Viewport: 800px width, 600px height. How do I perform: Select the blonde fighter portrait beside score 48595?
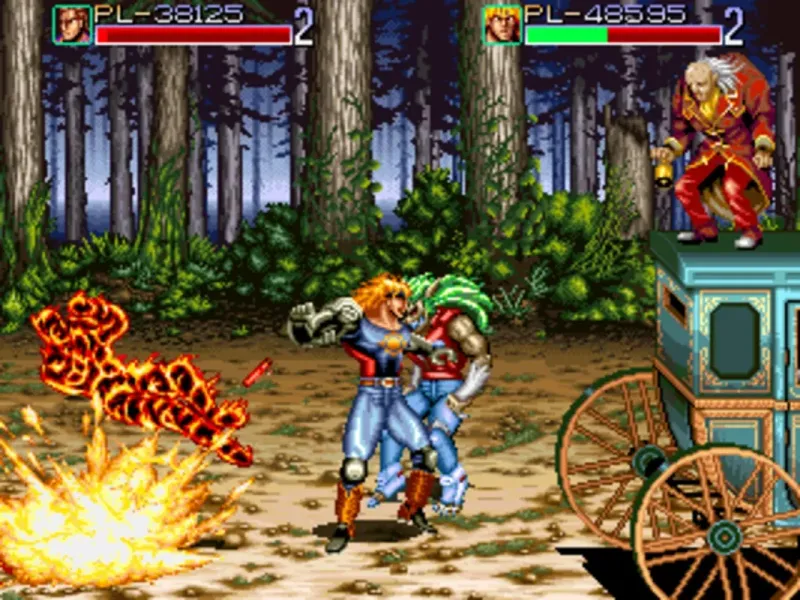[x=502, y=25]
